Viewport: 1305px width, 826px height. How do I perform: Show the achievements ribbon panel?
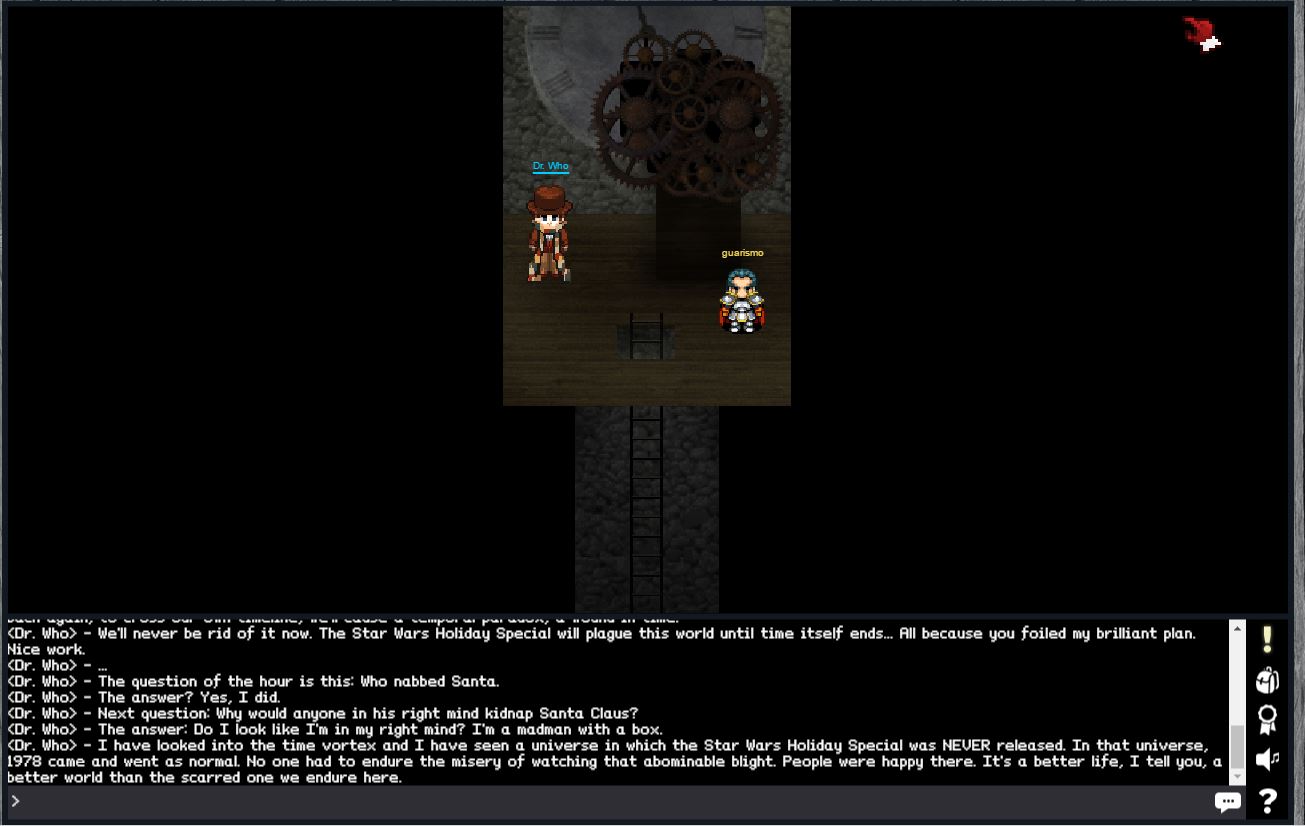pos(1267,719)
